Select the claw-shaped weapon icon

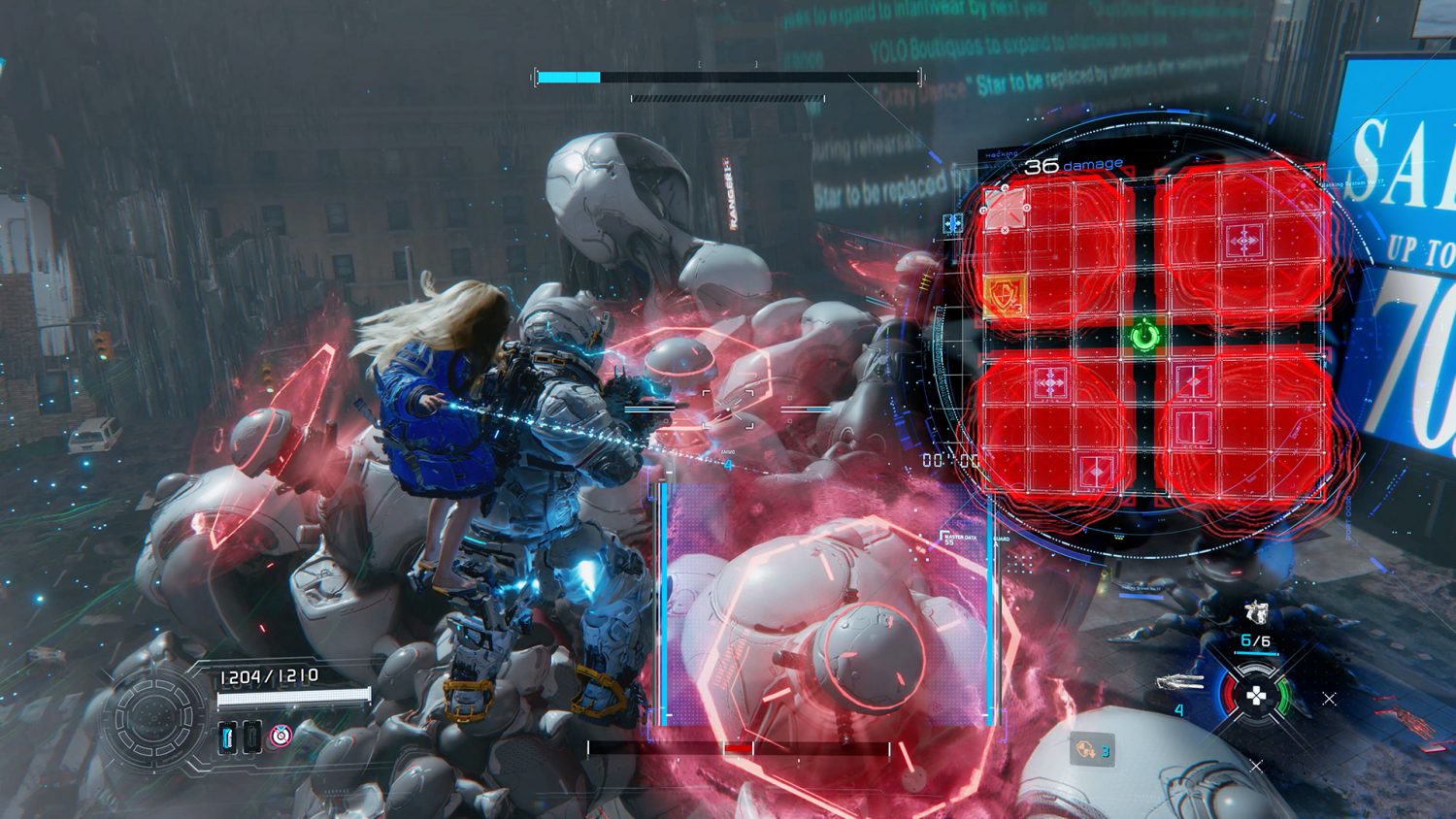click(1181, 684)
